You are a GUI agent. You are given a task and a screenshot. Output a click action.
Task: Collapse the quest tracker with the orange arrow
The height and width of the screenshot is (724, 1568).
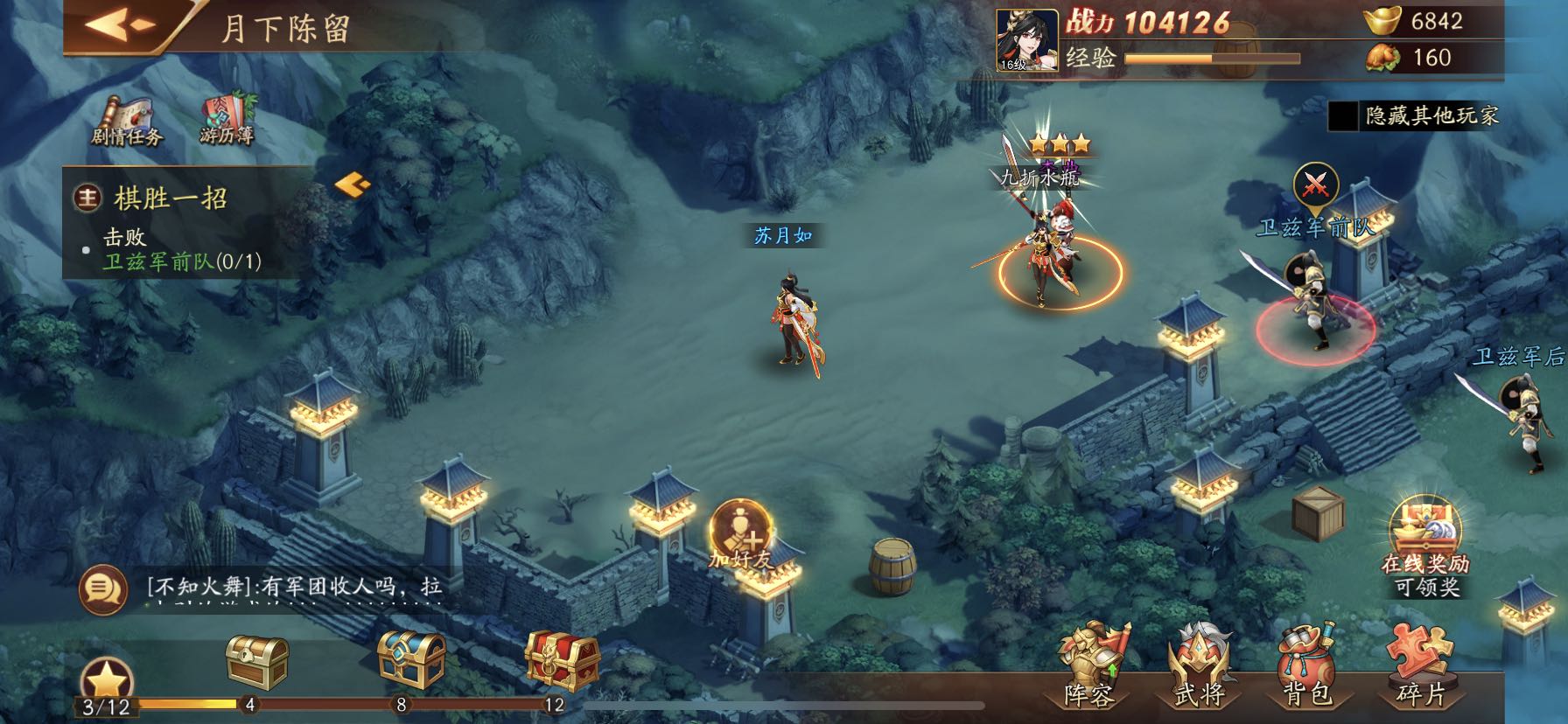(353, 184)
